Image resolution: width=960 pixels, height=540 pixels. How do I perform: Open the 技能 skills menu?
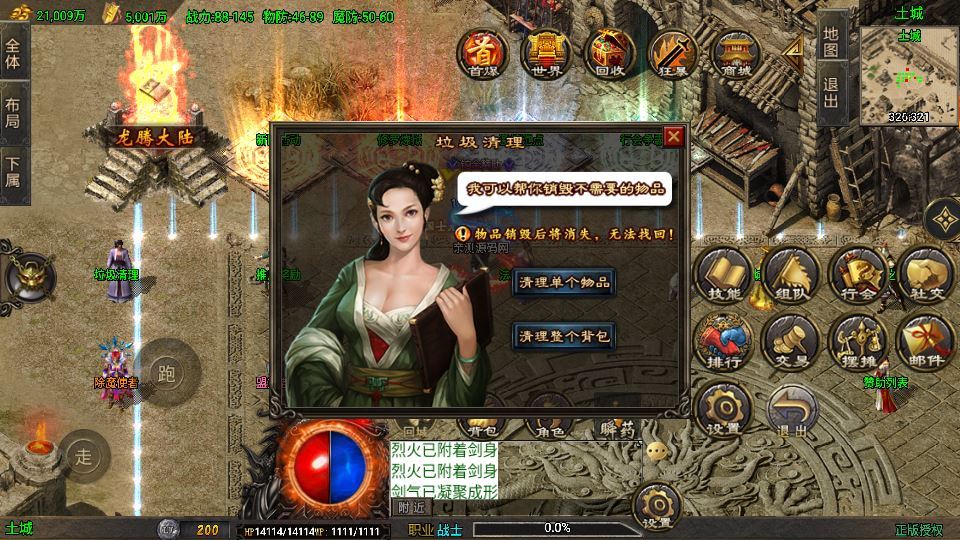point(723,274)
